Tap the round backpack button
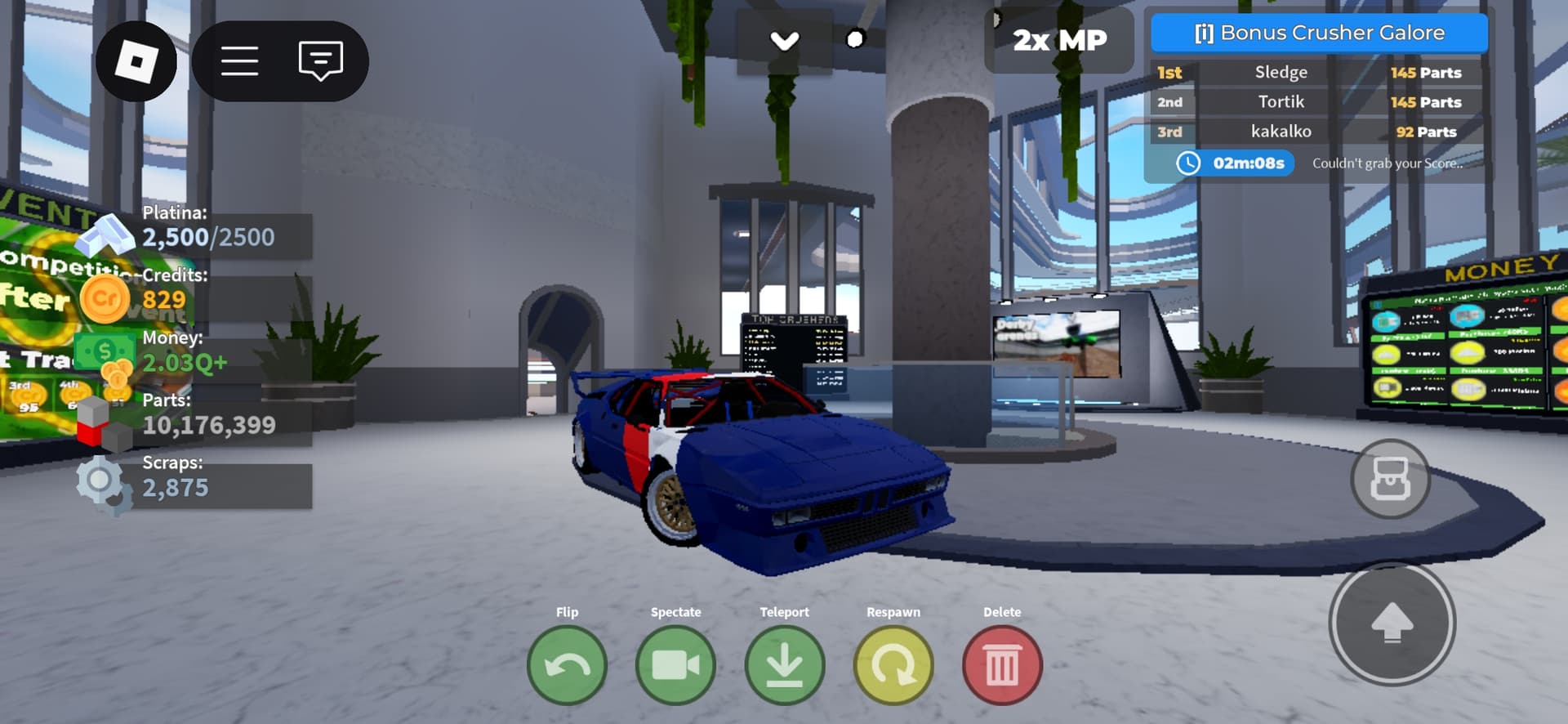Image resolution: width=1568 pixels, height=724 pixels. [1390, 479]
